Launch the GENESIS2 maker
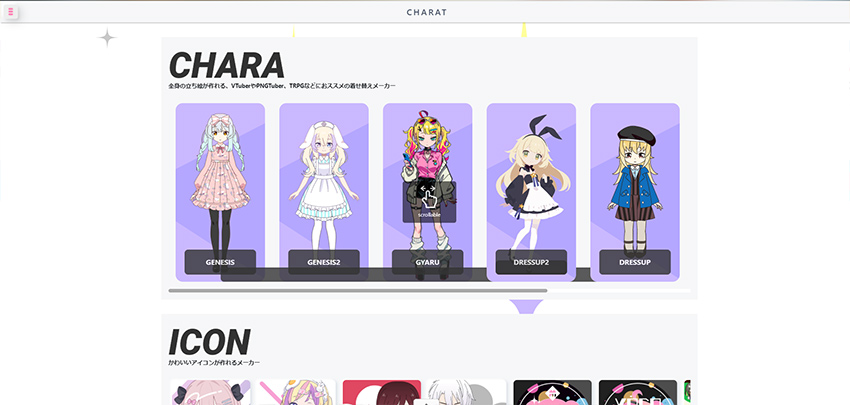Image resolution: width=850 pixels, height=405 pixels. click(324, 262)
